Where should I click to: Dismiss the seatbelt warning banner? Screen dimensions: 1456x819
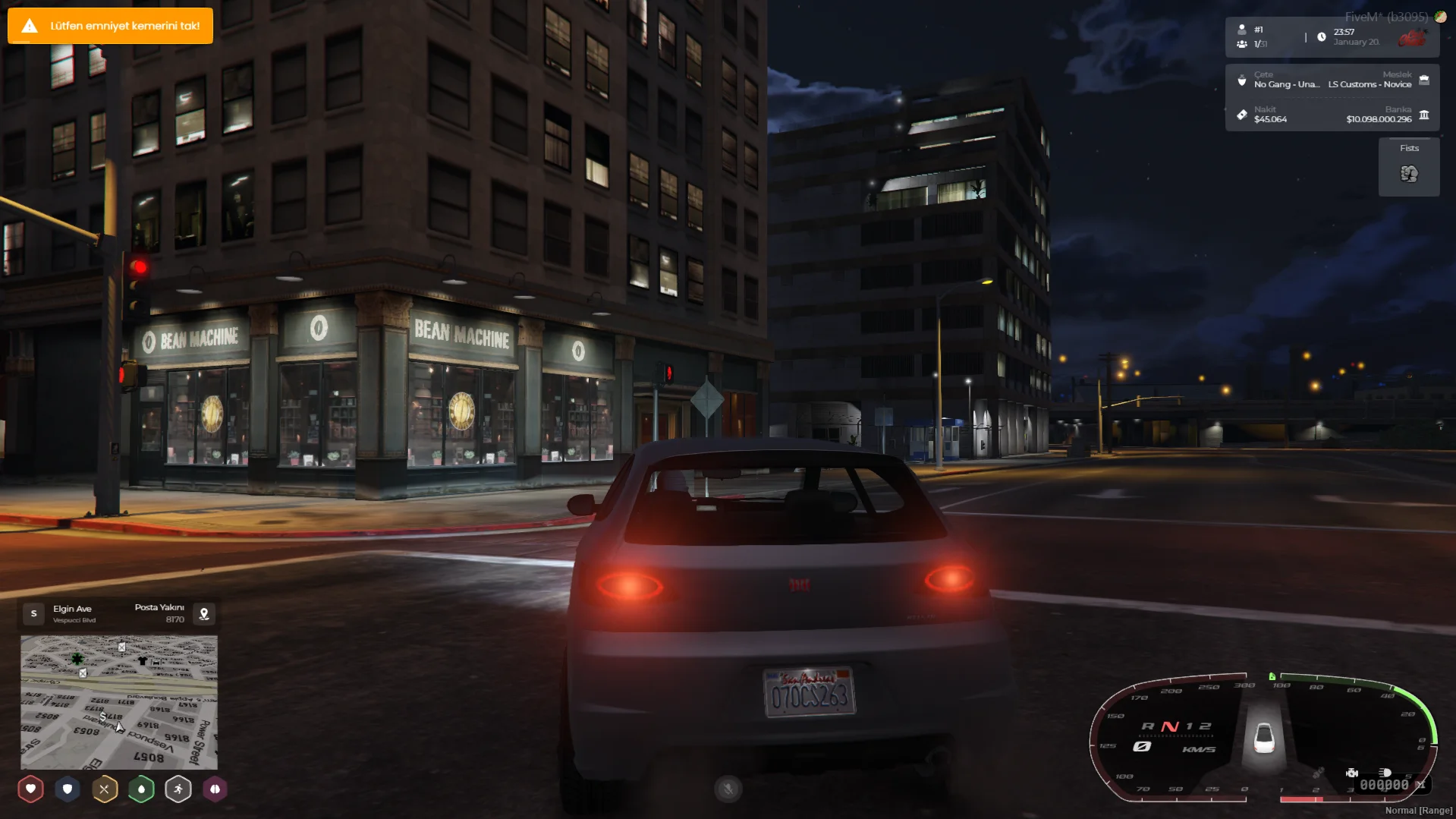(x=110, y=25)
